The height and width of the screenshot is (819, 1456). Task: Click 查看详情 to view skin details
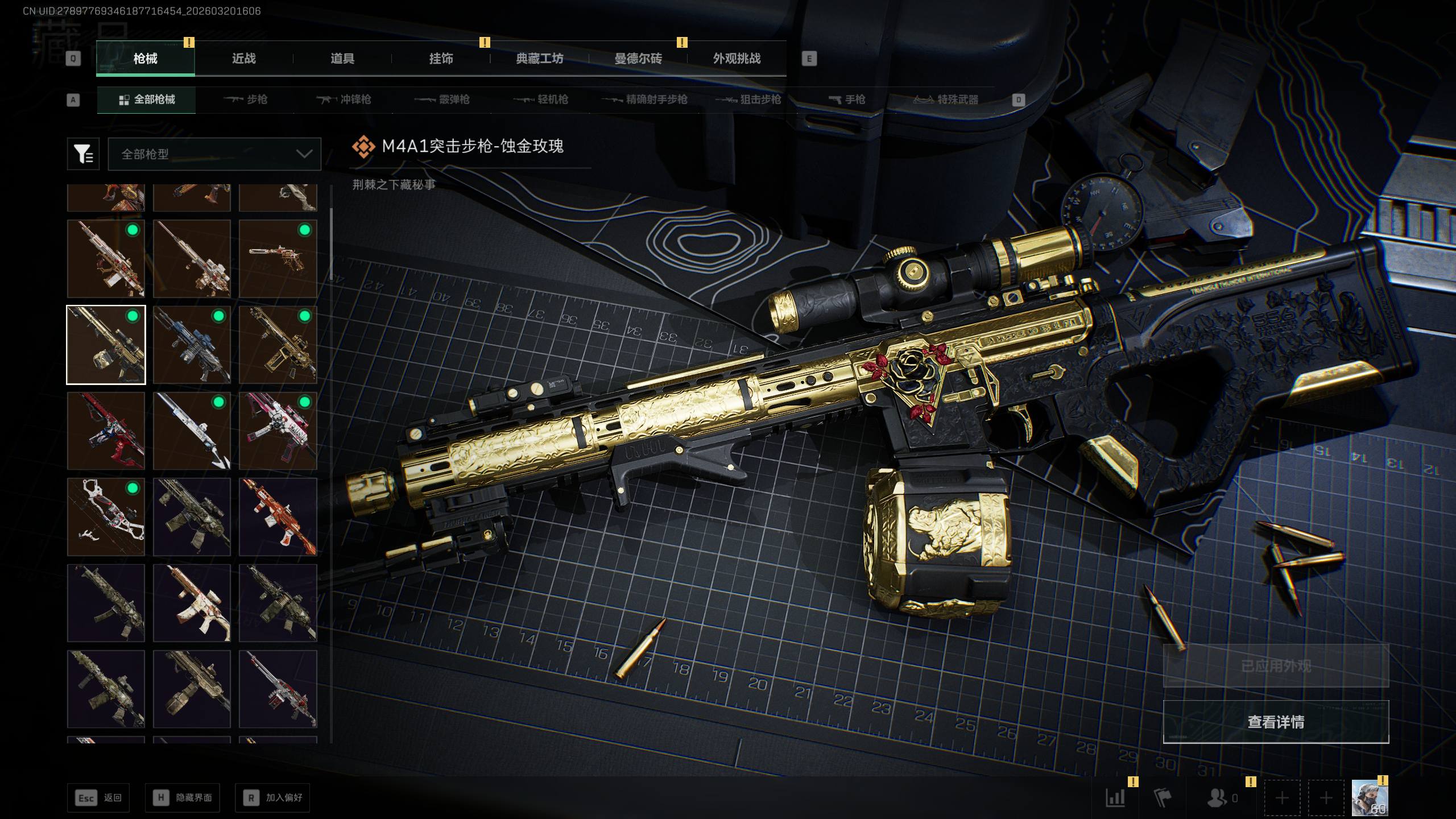click(x=1276, y=722)
